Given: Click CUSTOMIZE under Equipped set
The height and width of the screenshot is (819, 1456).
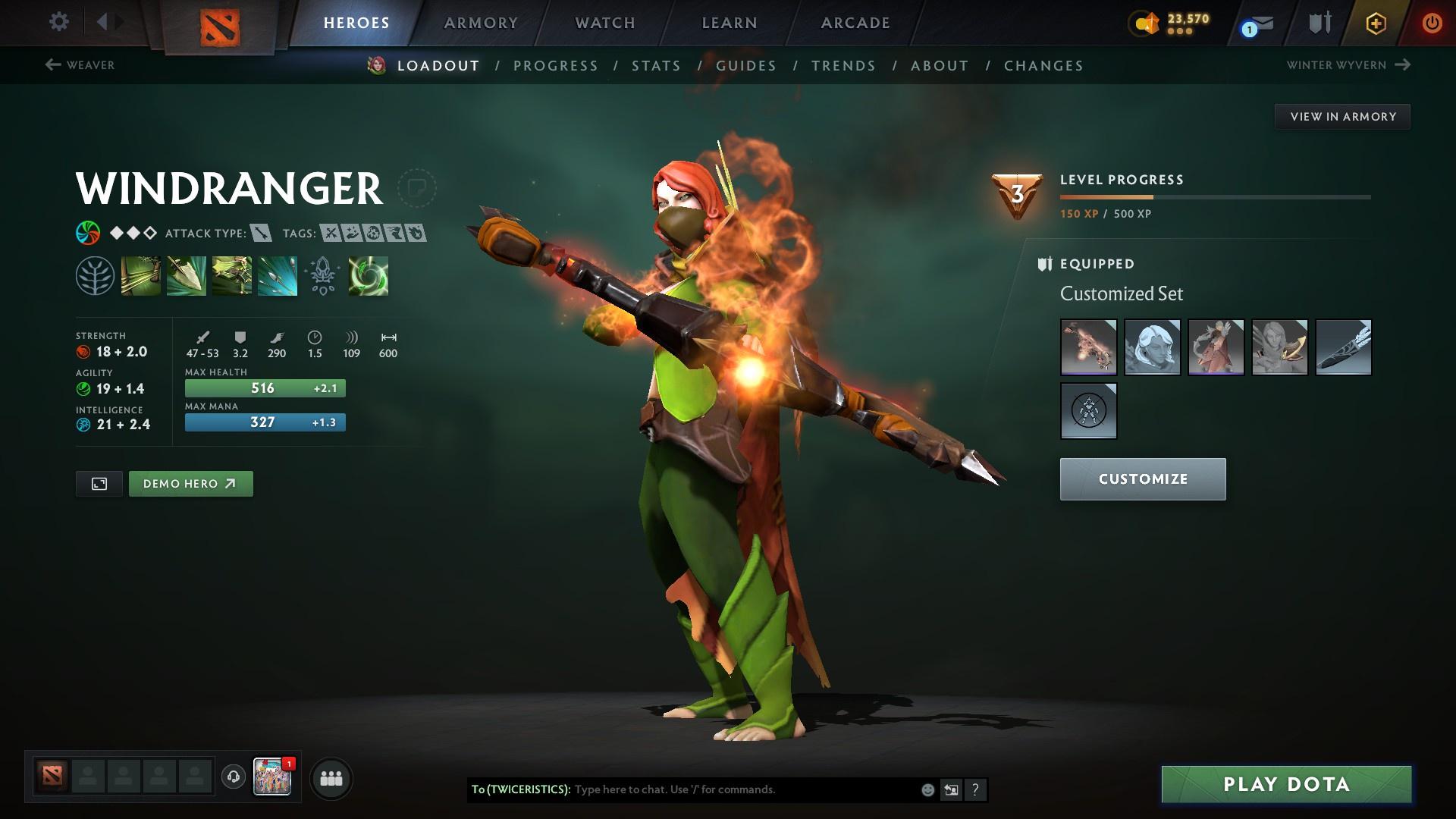Looking at the screenshot, I should tap(1142, 479).
